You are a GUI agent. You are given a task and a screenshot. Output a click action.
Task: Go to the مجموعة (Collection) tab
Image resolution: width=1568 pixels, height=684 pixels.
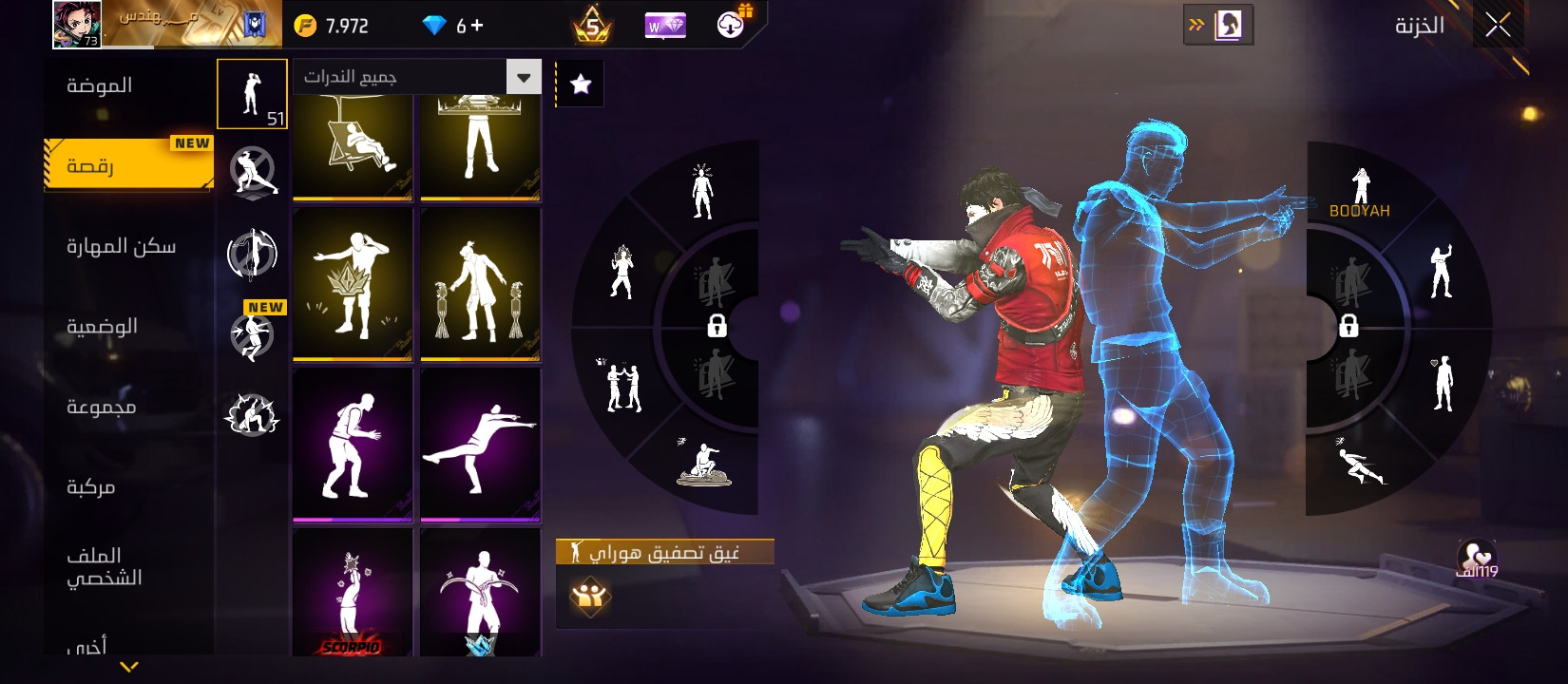click(x=101, y=407)
